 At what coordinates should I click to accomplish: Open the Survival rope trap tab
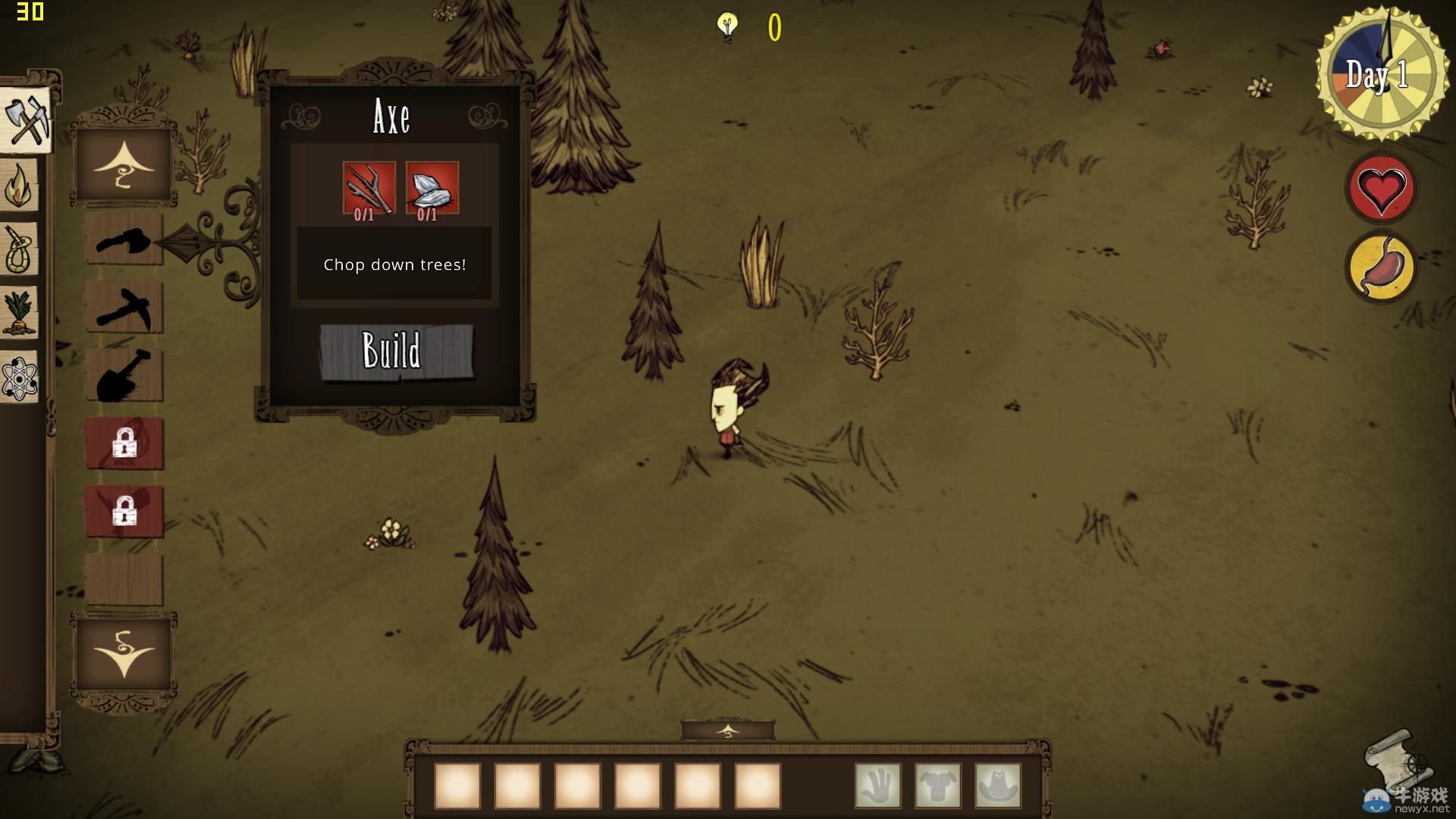pos(20,249)
